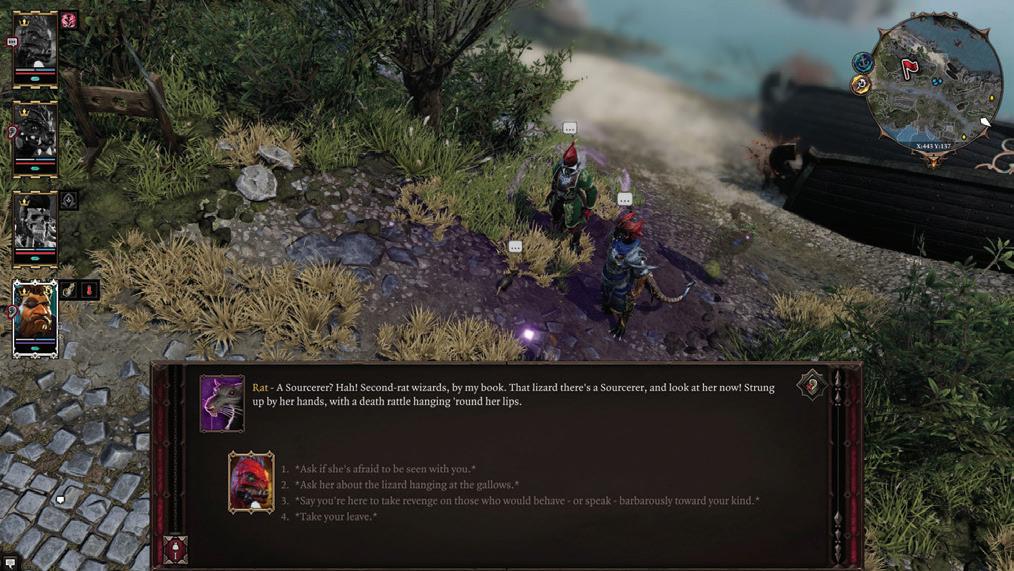Ask about the lizard hanging at the gallows
Screen dimensions: 1014x571
[x=406, y=485]
